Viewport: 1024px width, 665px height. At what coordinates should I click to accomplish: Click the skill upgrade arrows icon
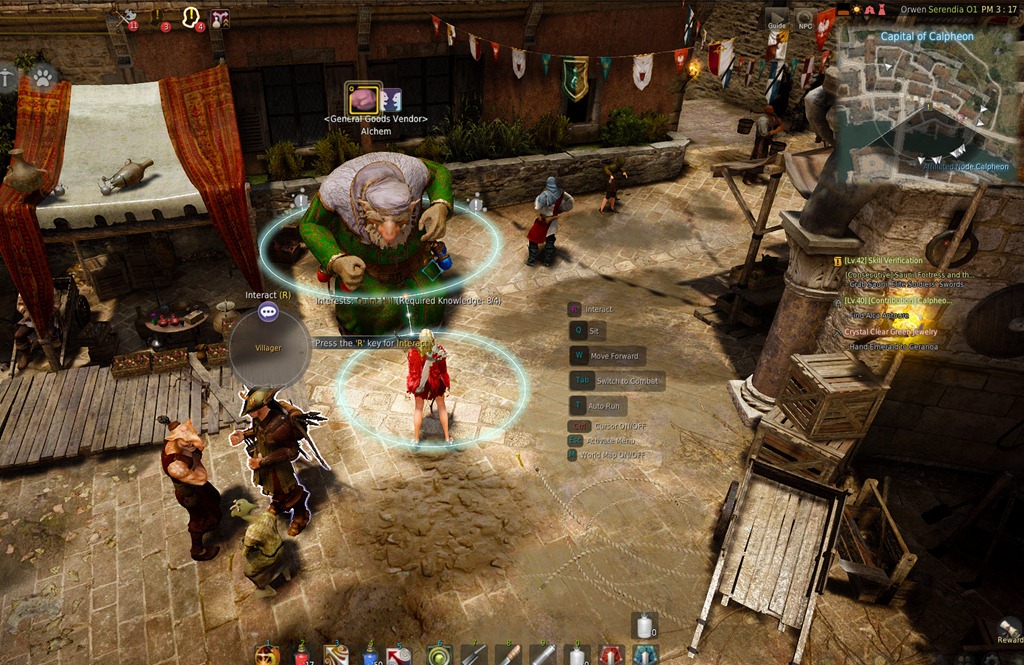coord(219,18)
